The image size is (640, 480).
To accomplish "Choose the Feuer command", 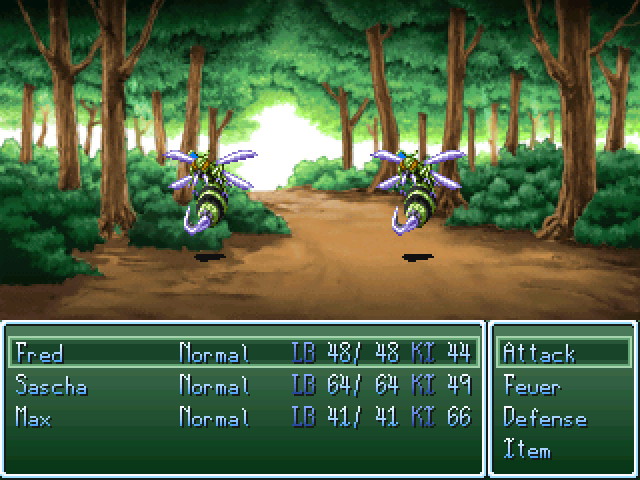I will 532,386.
